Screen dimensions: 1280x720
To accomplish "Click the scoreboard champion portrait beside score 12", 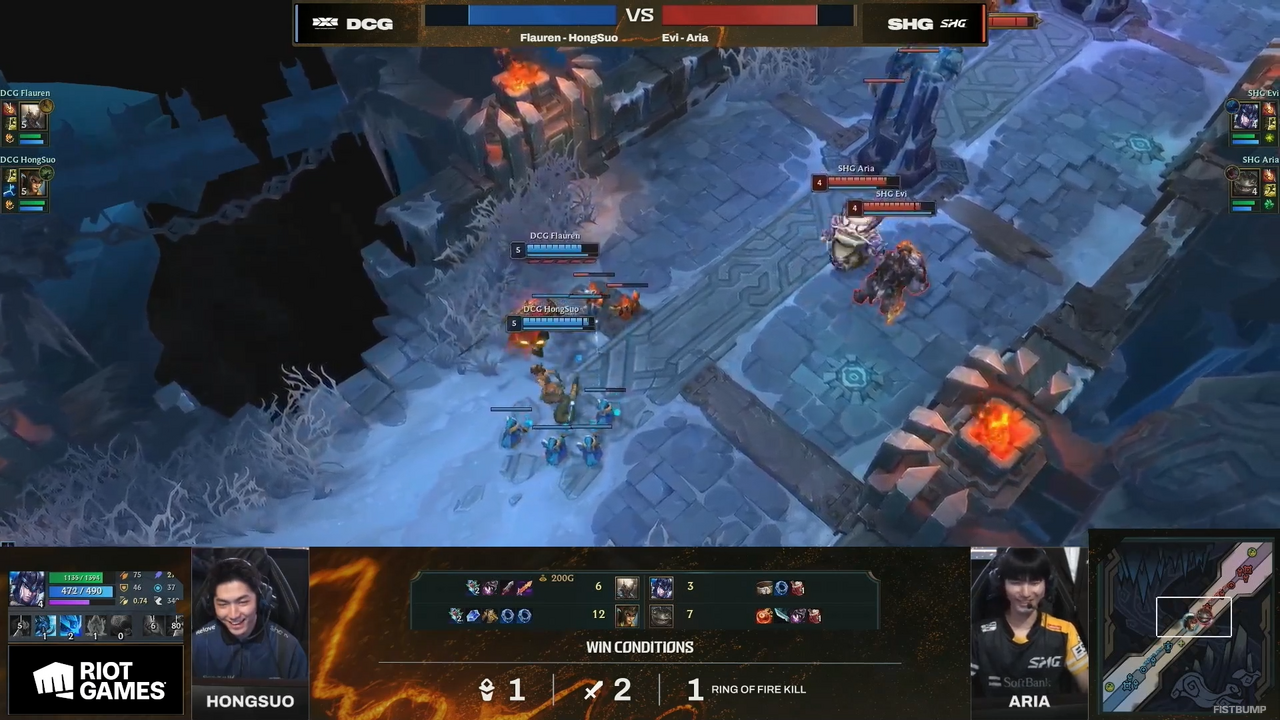I will point(627,615).
